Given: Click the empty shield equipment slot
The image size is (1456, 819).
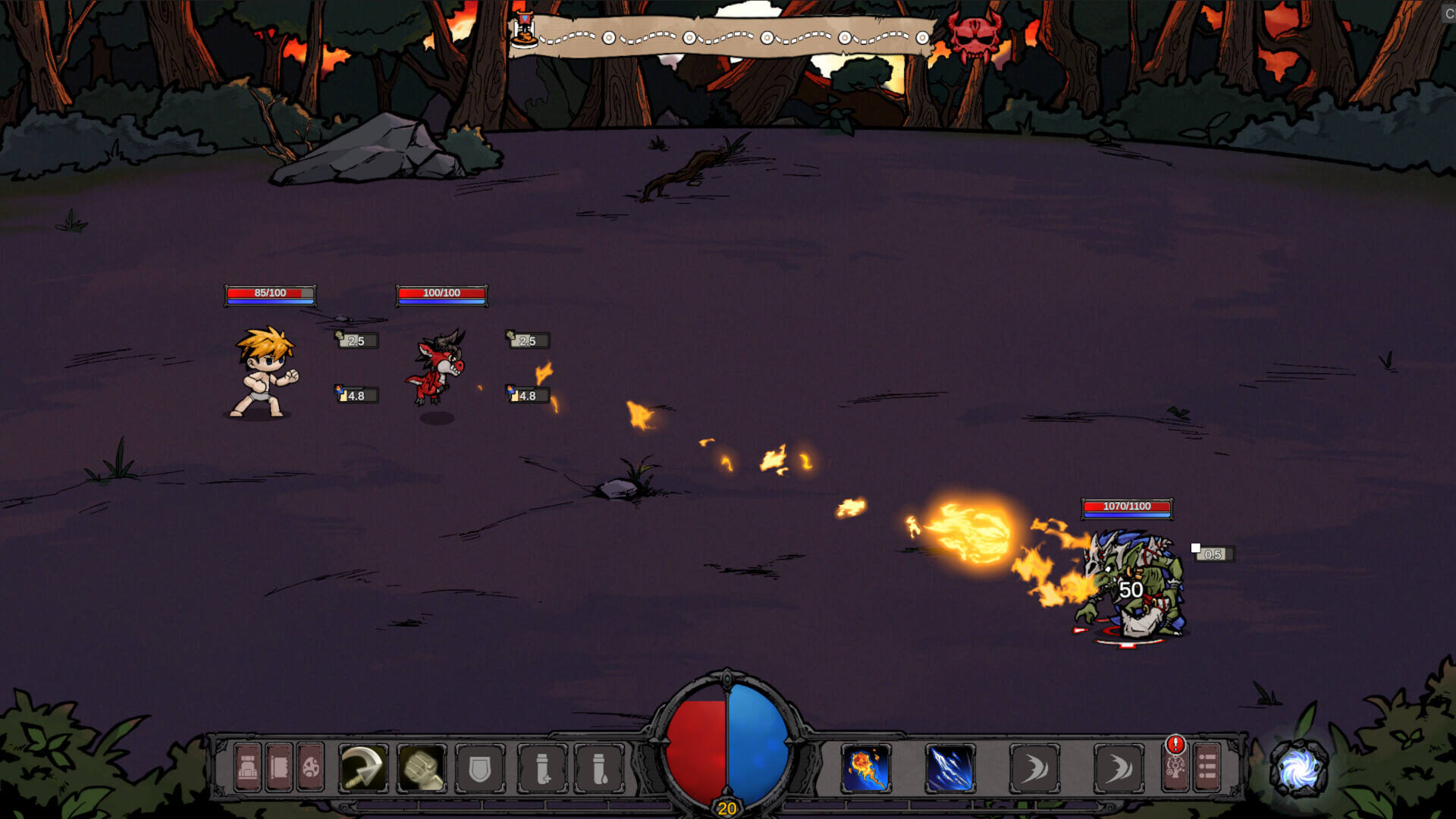Looking at the screenshot, I should coord(480,768).
